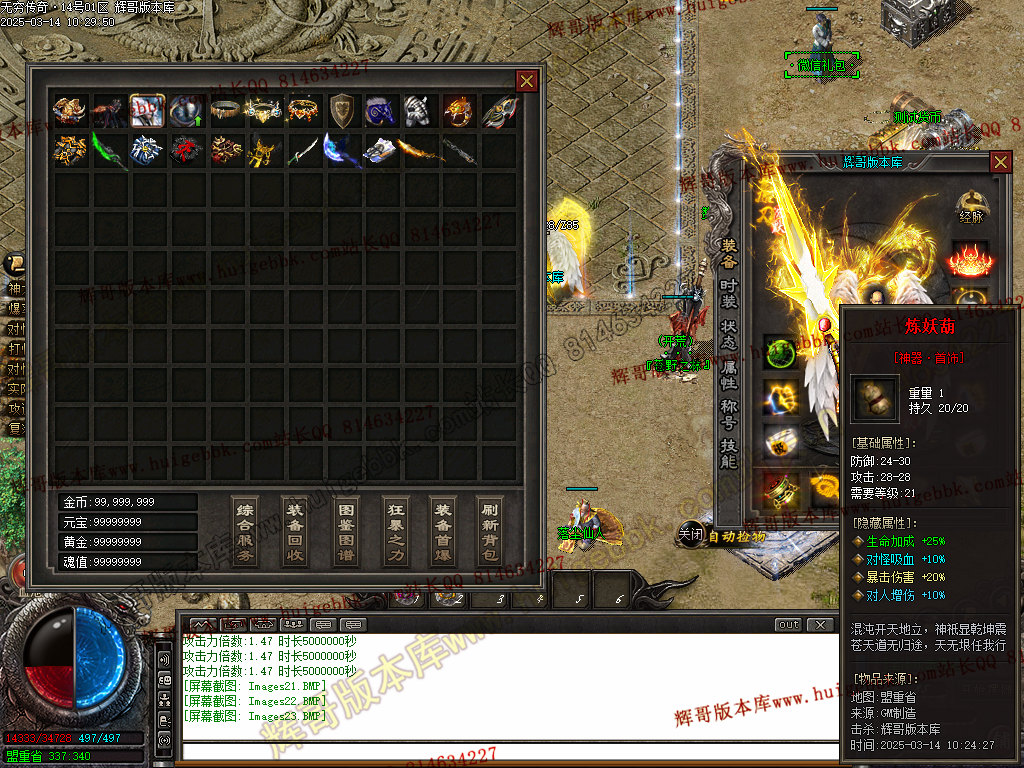
Task: Open the 综合服务 services button
Action: [245, 530]
